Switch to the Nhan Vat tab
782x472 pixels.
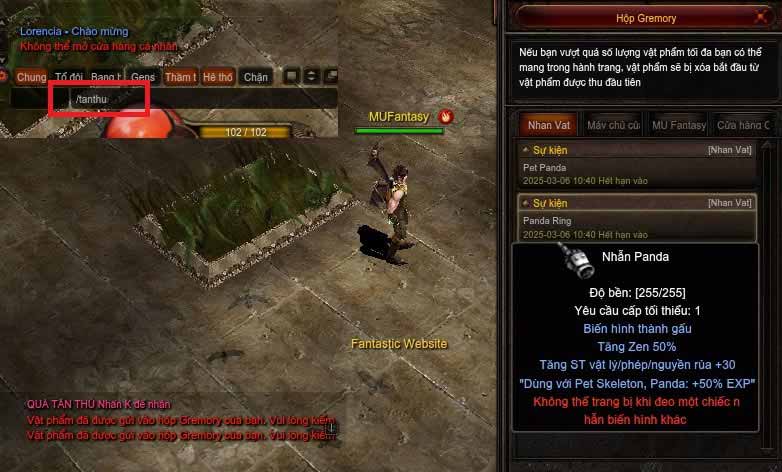(549, 125)
